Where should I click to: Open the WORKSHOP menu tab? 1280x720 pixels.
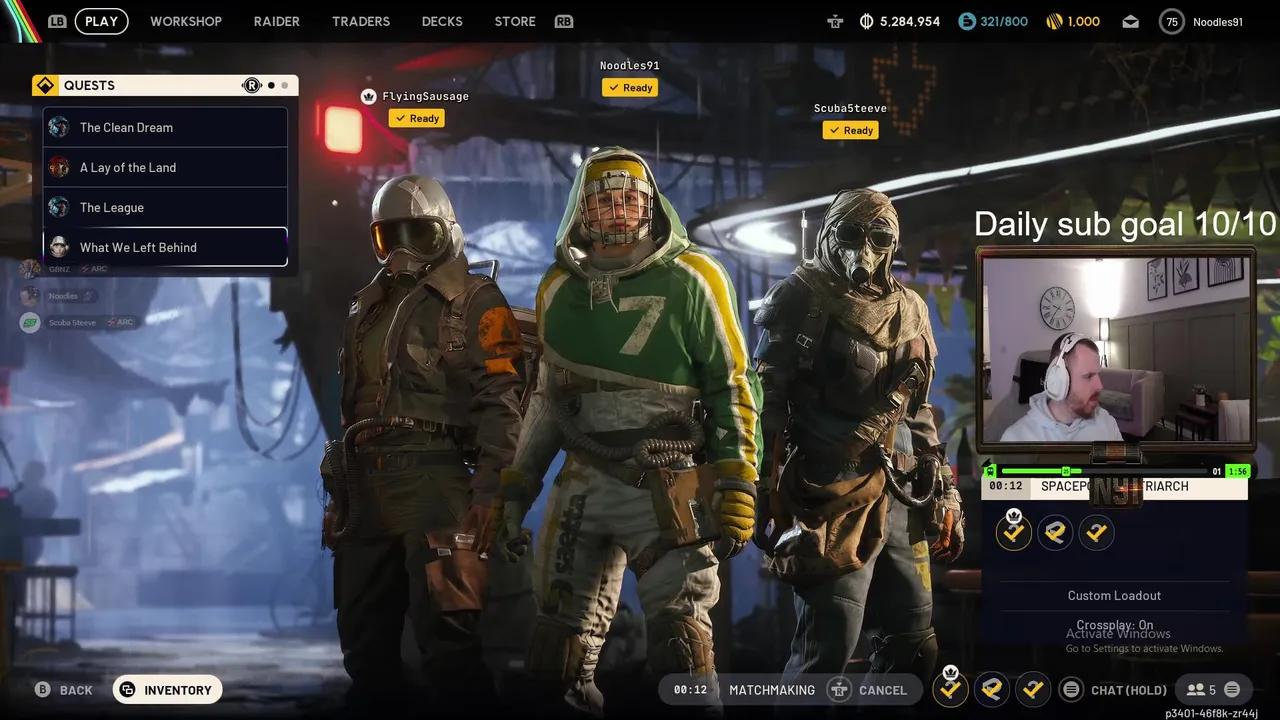click(x=186, y=21)
